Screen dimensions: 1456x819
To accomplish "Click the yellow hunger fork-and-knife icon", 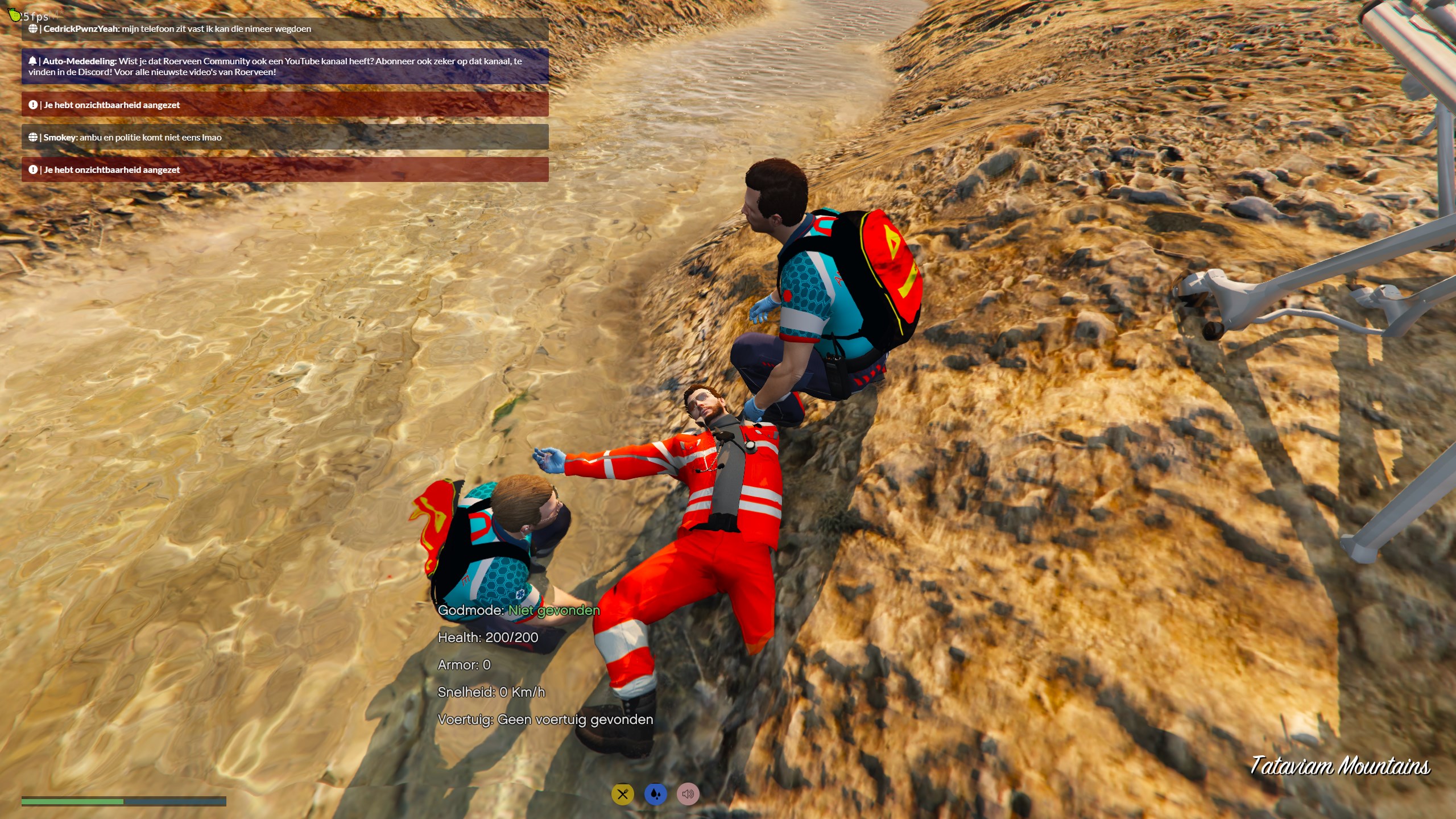I will point(622,794).
